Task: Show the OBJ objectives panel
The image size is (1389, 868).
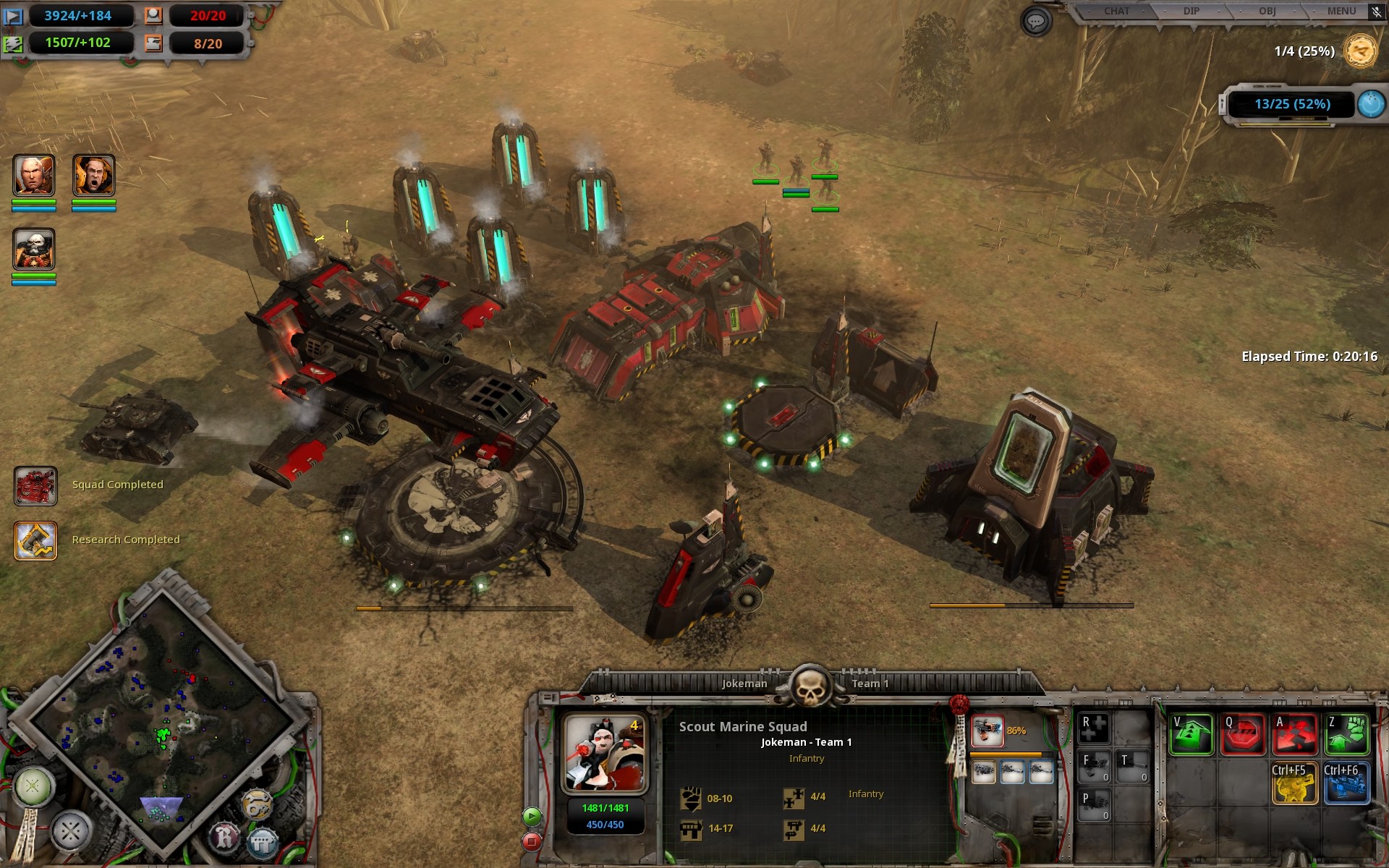Action: point(1267,11)
